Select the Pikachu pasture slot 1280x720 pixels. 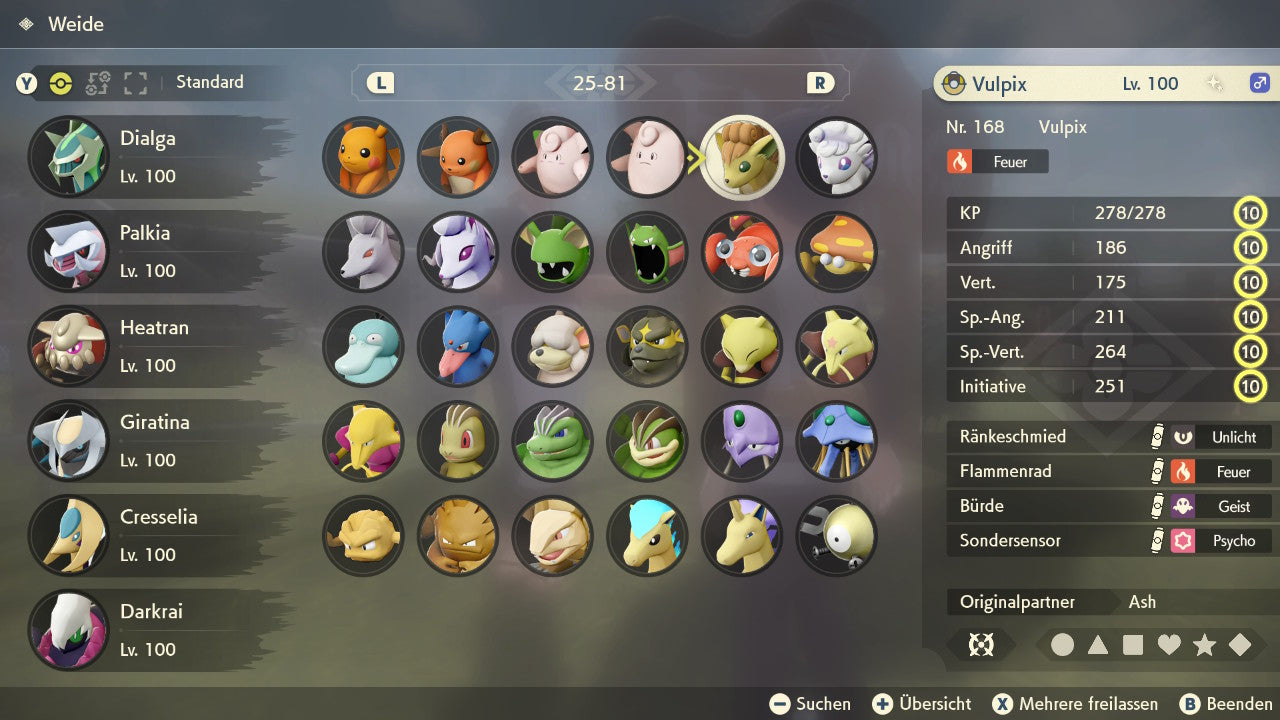363,158
